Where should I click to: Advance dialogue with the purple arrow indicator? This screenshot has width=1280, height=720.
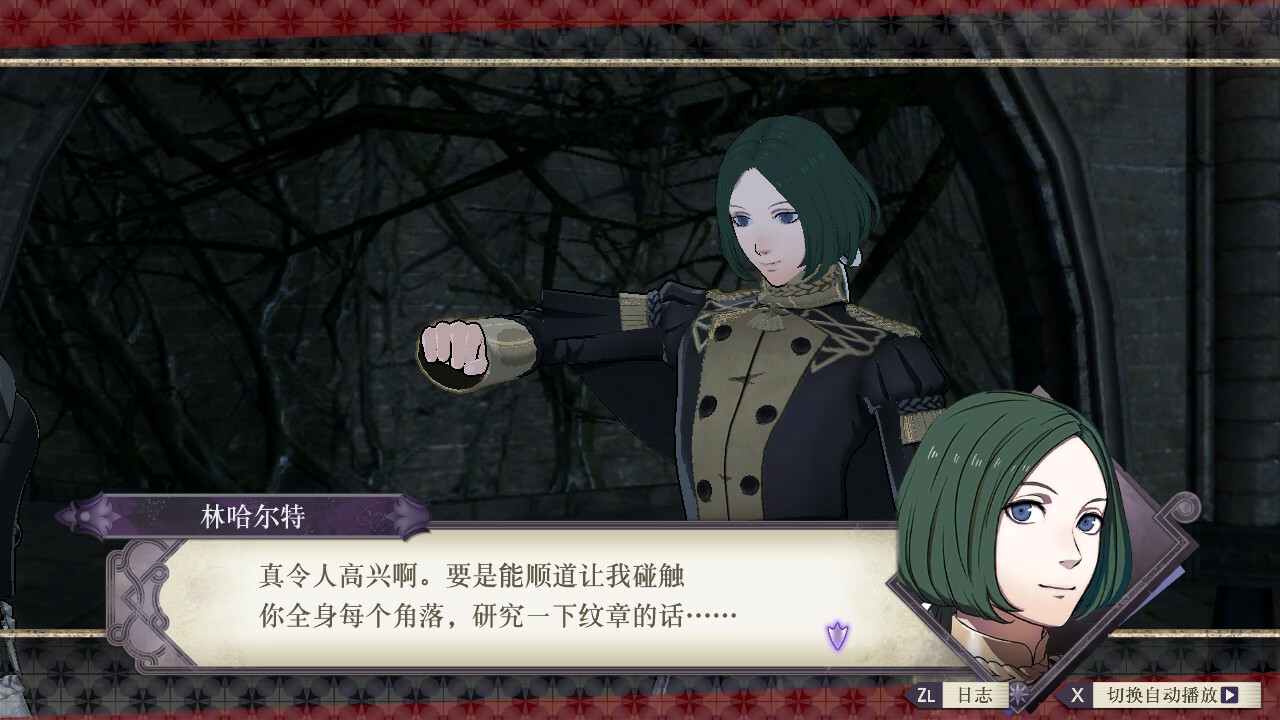(837, 634)
